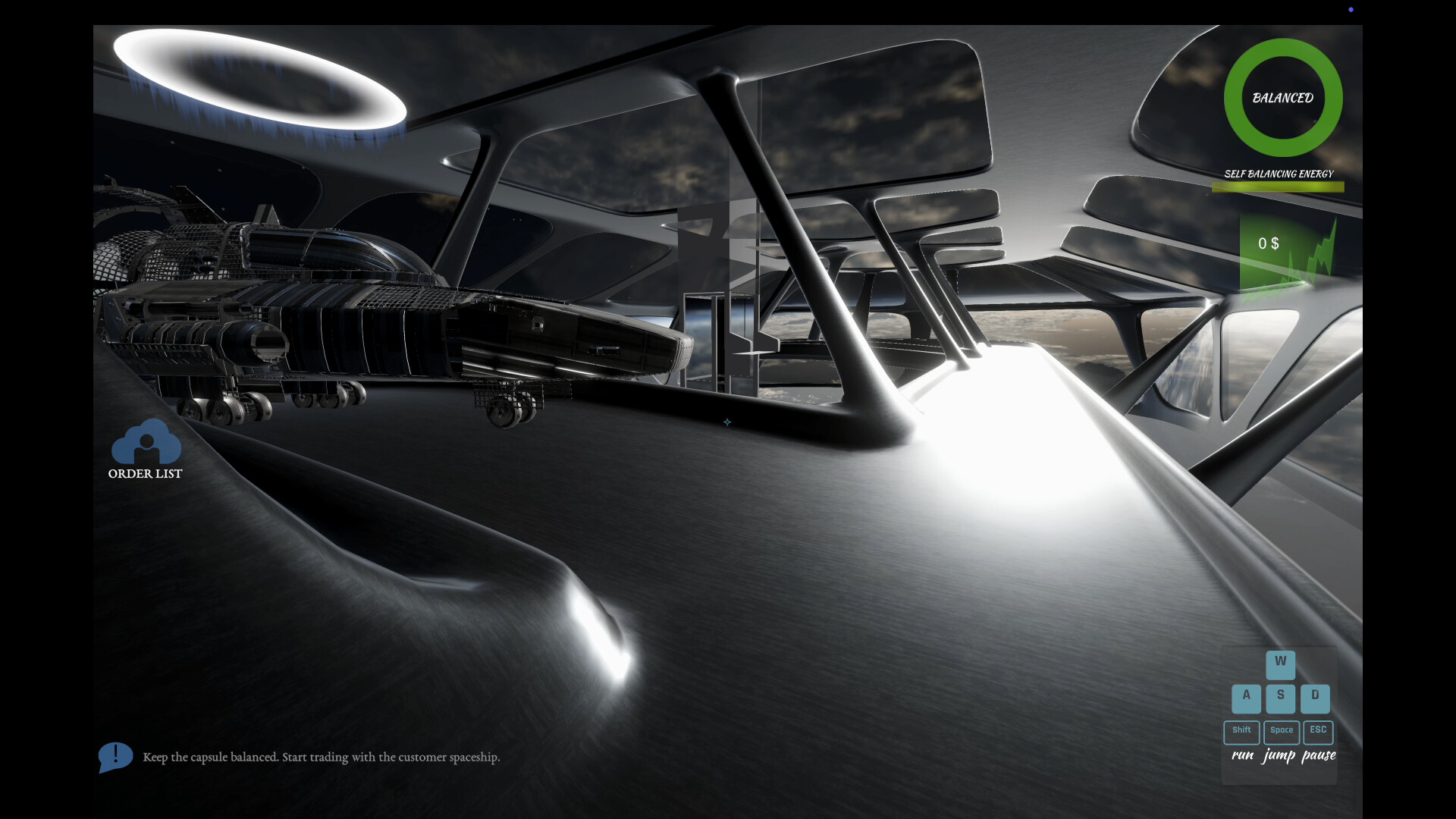
Task: Click the 0 $ balance button
Action: tap(1267, 244)
